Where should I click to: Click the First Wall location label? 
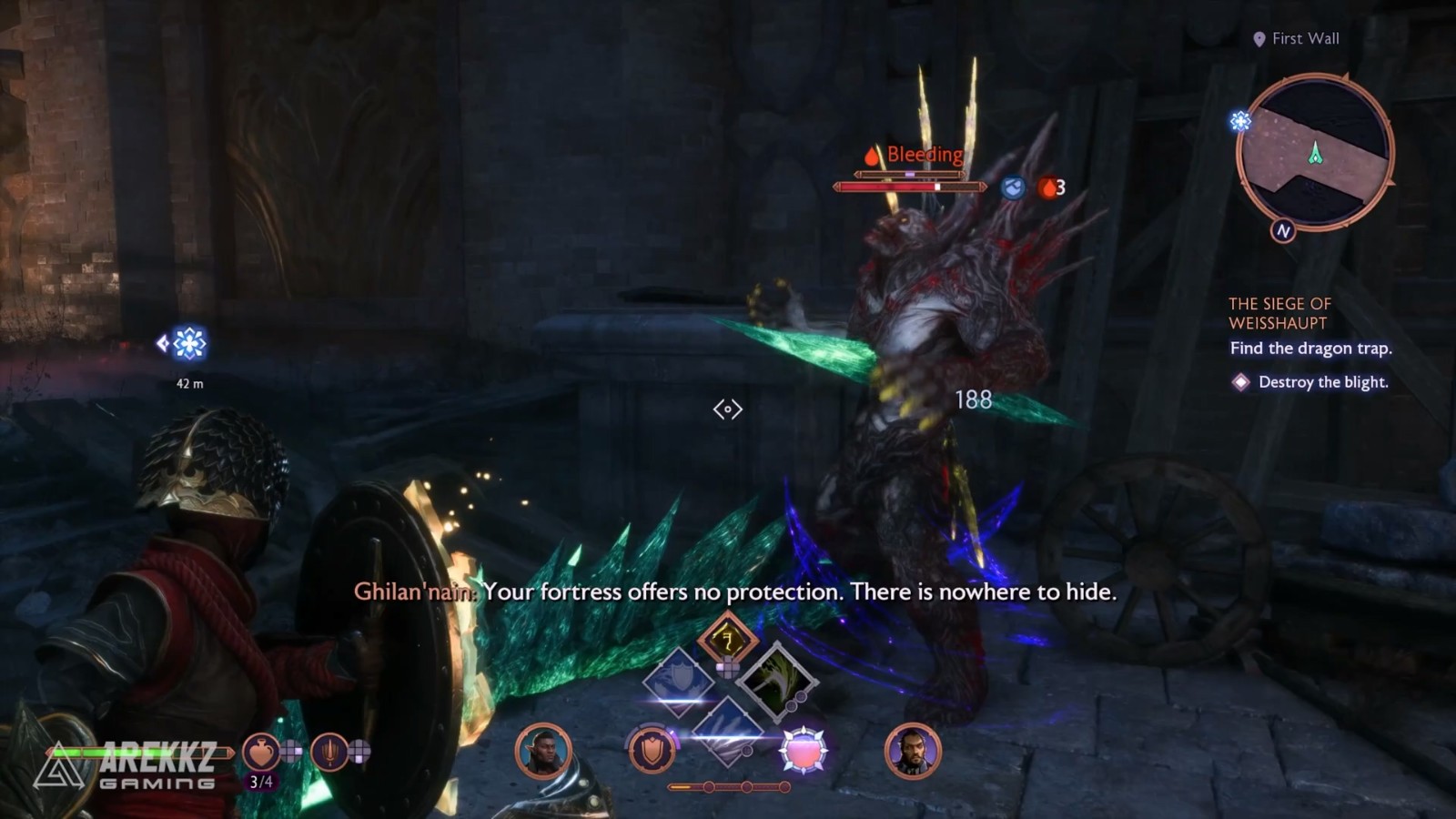click(1305, 38)
